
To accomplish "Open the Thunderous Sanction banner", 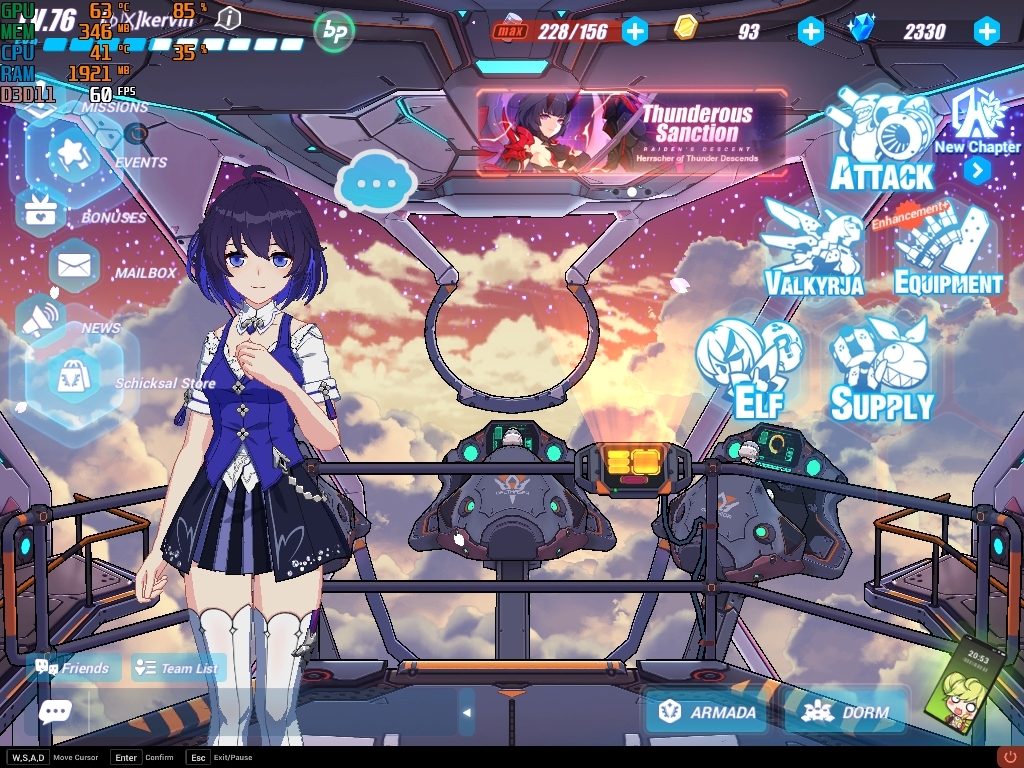I will 632,135.
